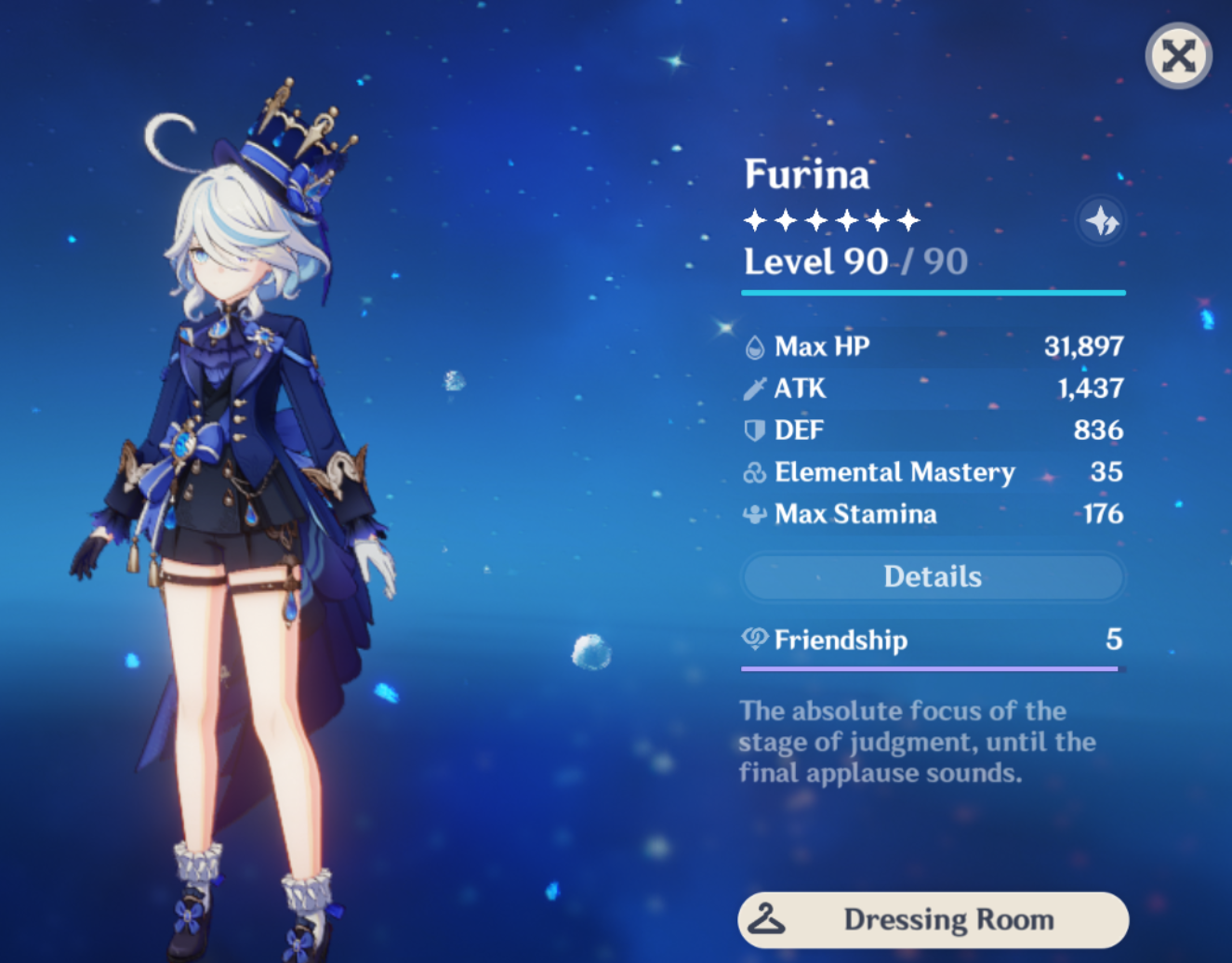1232x963 pixels.
Task: Click the sparkle icon near the top right
Action: [x=1101, y=220]
